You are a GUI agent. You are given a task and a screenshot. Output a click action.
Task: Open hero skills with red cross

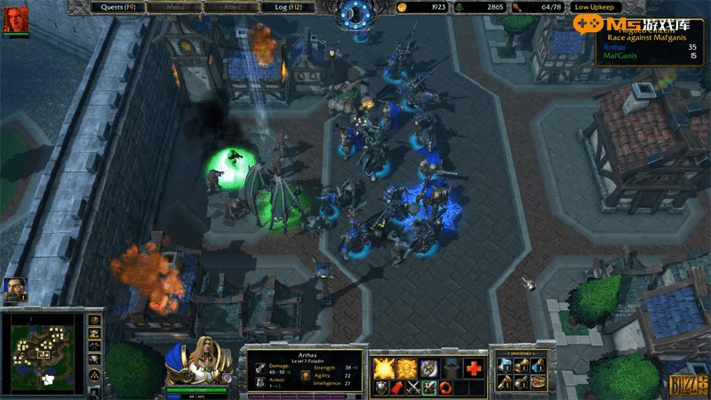[474, 367]
